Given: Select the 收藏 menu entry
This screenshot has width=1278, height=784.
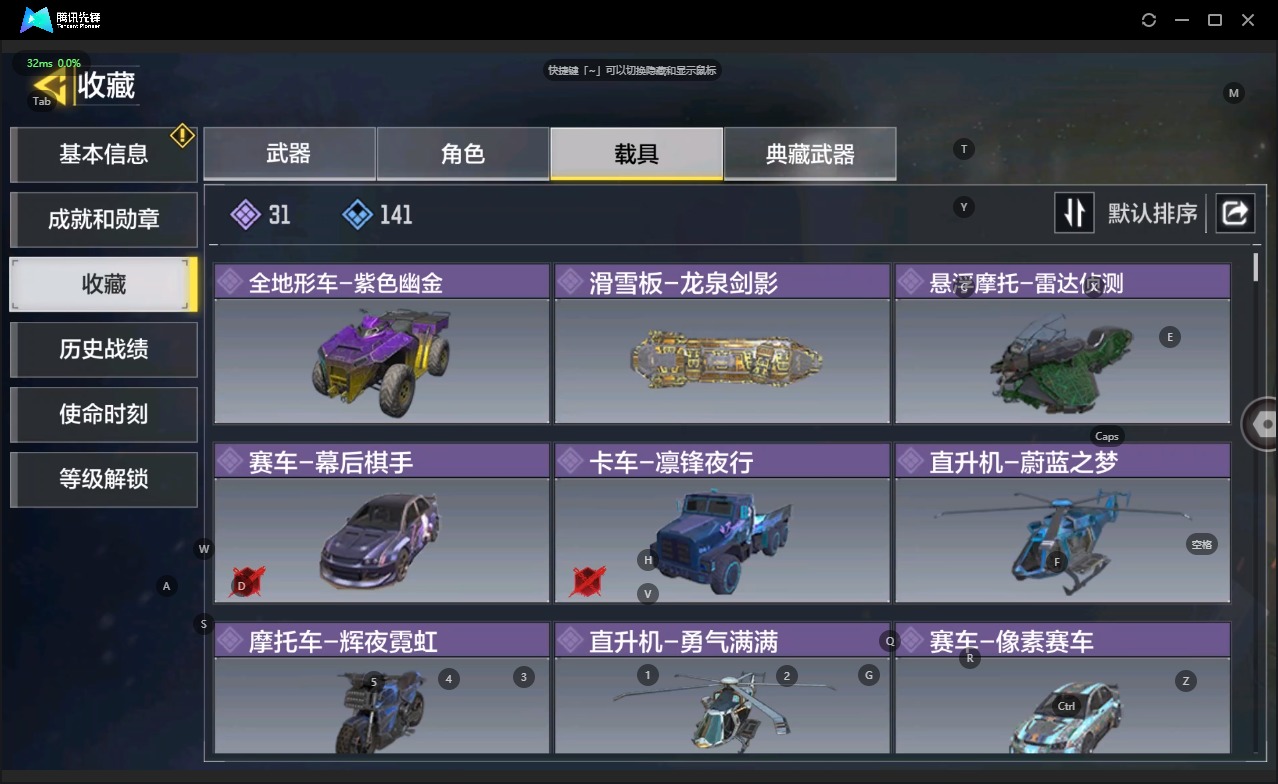Looking at the screenshot, I should coord(103,284).
